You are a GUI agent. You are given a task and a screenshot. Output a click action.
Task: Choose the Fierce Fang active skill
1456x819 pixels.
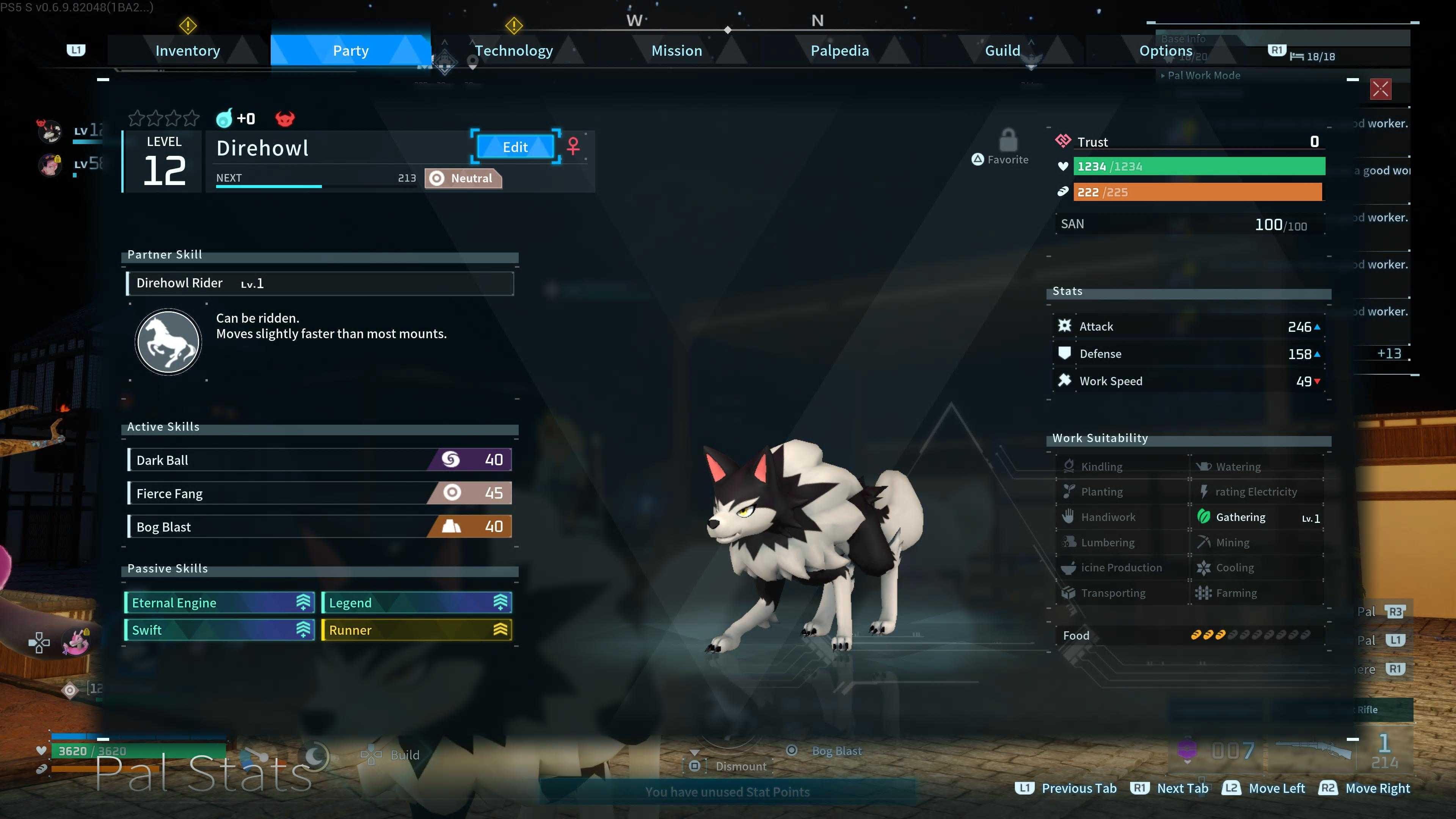click(x=320, y=493)
